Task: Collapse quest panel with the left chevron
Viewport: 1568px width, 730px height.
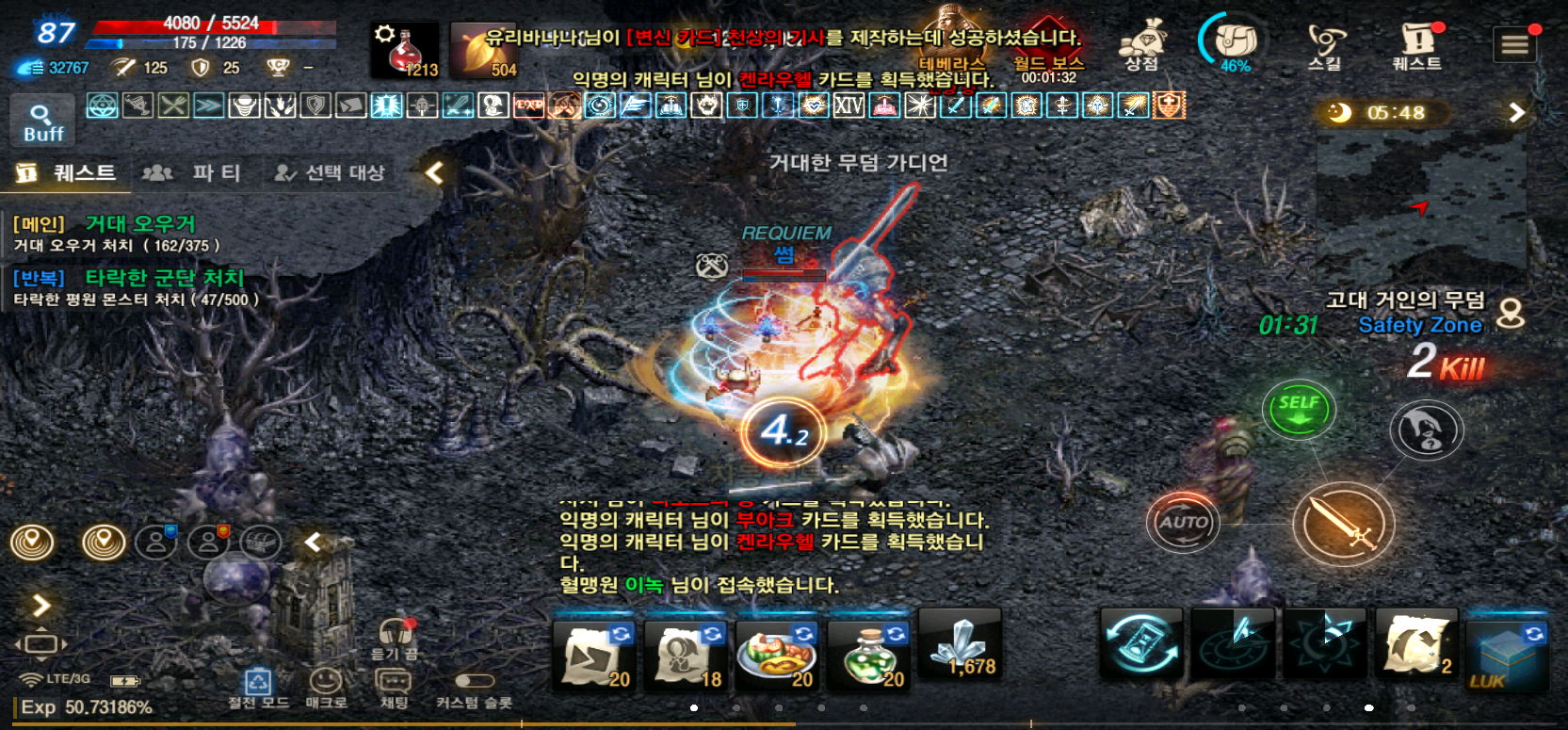Action: pyautogui.click(x=432, y=172)
